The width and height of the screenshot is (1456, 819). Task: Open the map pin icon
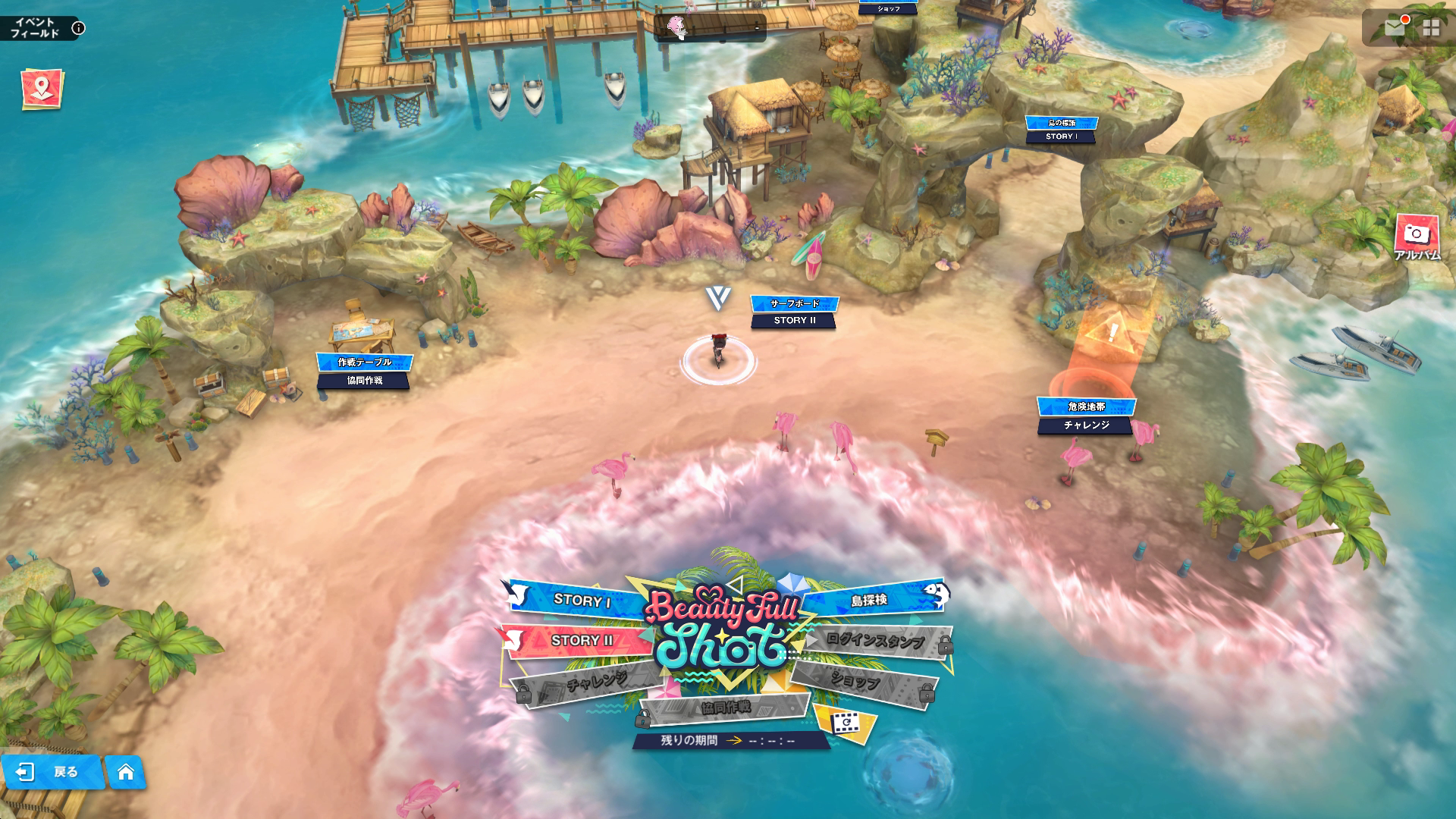[42, 89]
